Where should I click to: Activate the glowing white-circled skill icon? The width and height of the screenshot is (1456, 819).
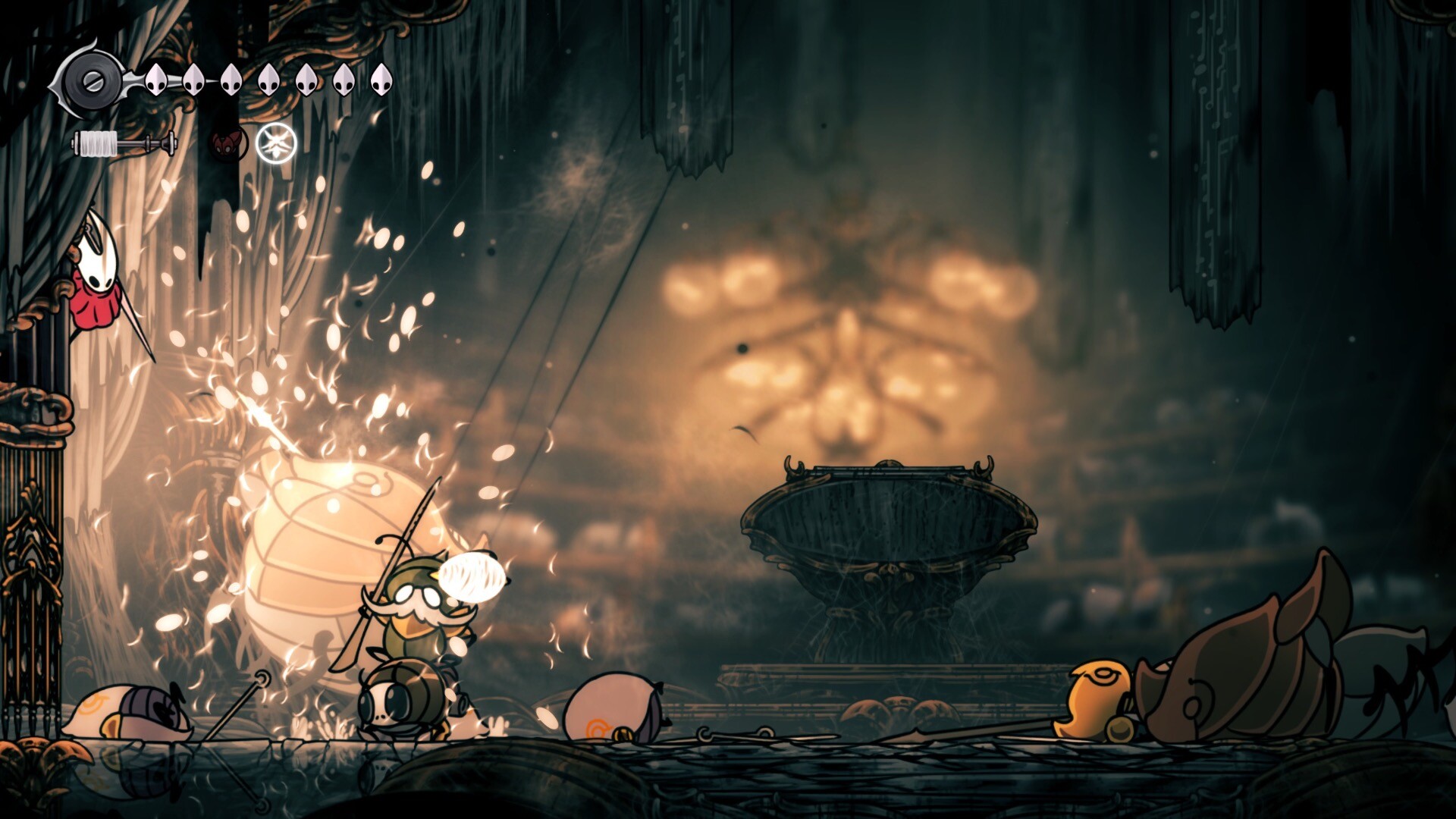click(x=276, y=143)
